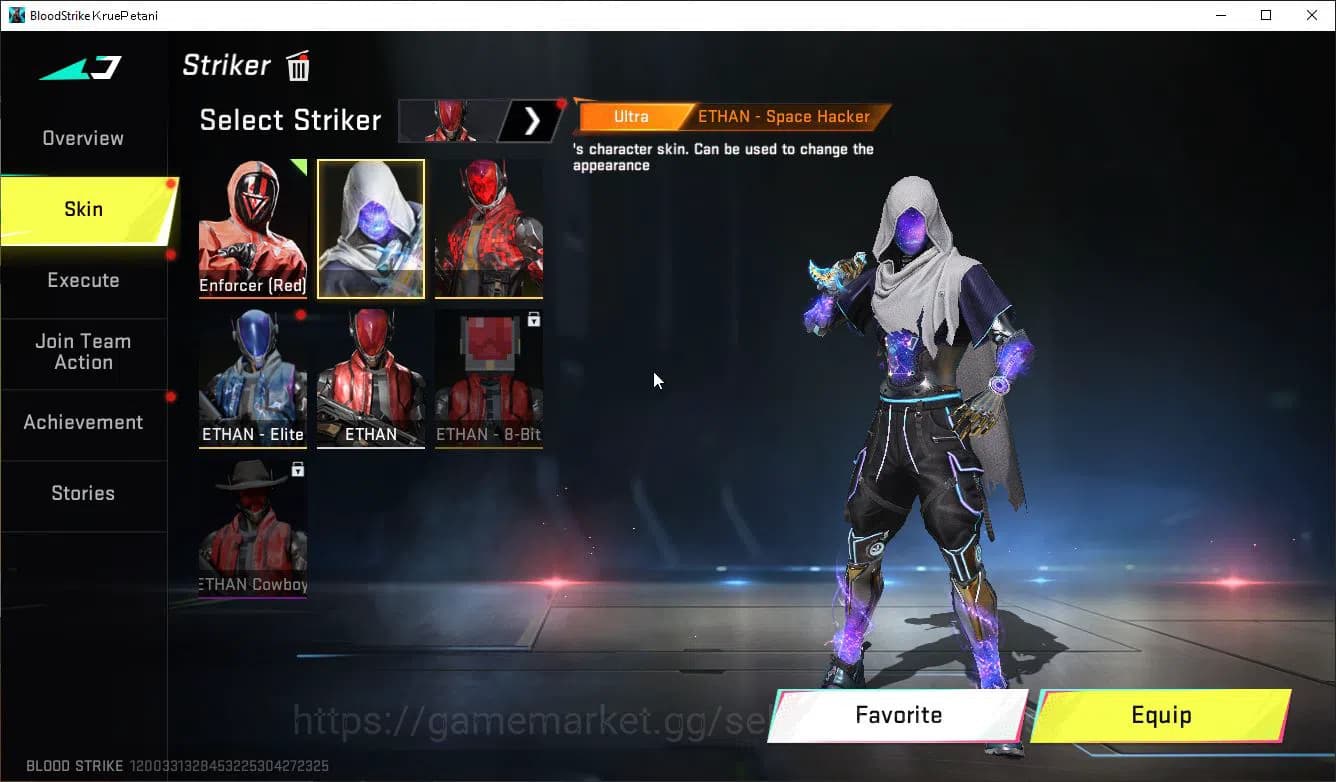
Task: Open the Achievement section
Action: click(83, 422)
